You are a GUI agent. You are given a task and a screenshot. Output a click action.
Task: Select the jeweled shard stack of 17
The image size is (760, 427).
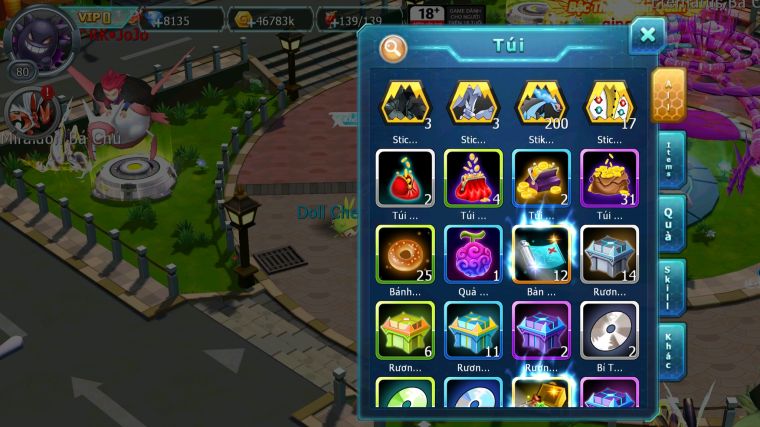609,103
